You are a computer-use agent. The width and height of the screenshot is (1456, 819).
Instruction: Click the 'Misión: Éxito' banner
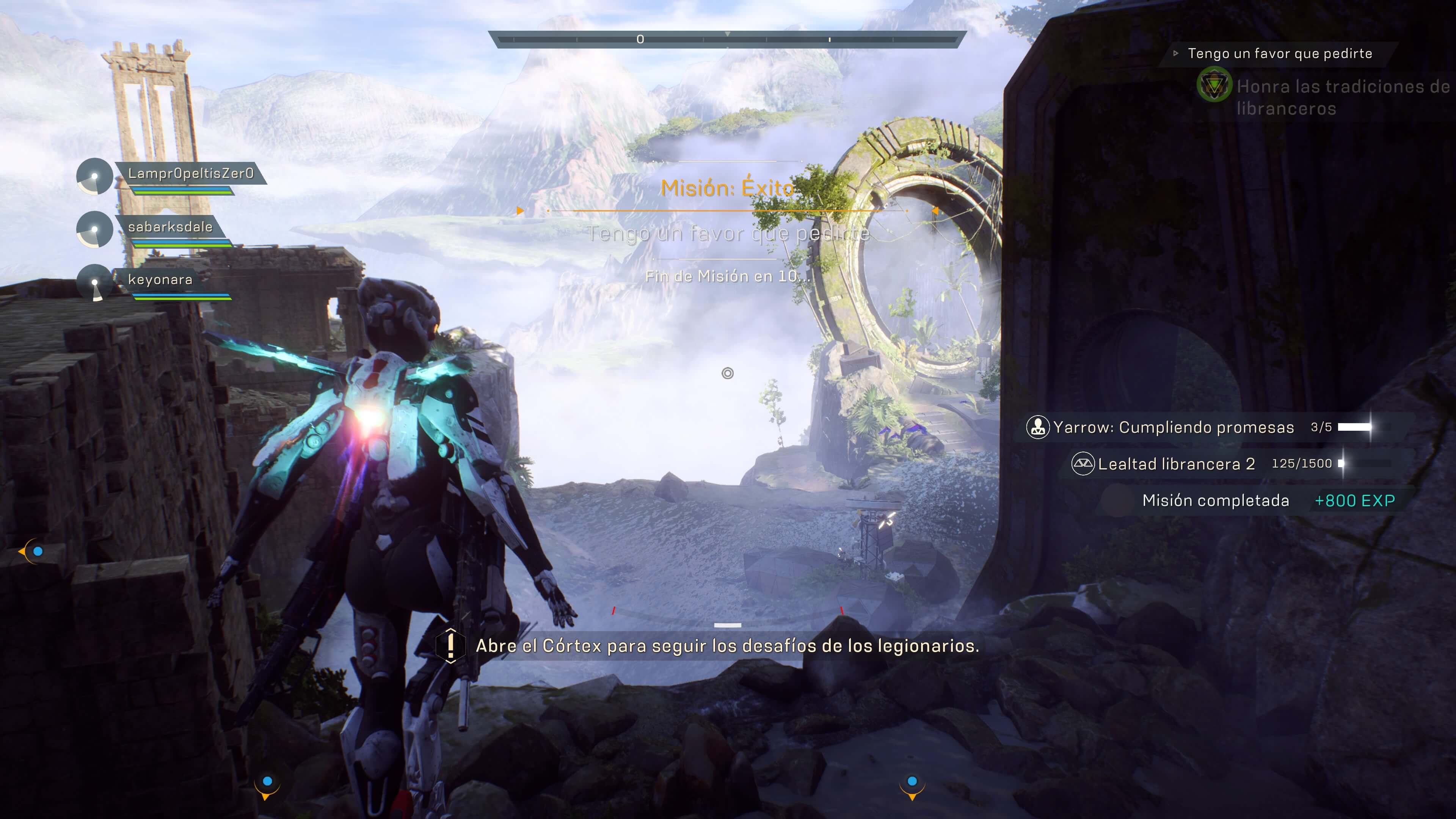pyautogui.click(x=727, y=188)
